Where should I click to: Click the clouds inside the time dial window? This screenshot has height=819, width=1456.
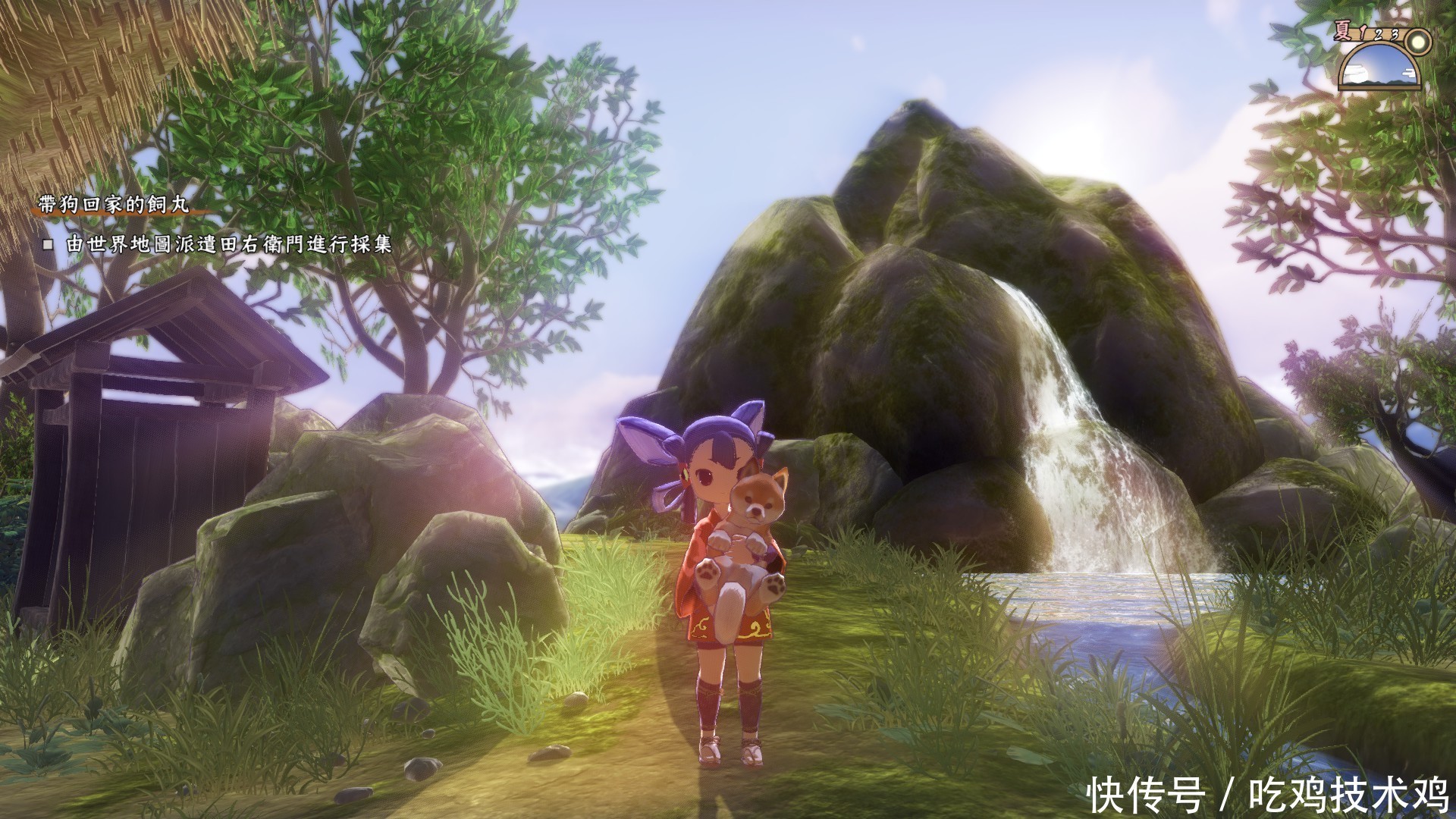click(1407, 73)
